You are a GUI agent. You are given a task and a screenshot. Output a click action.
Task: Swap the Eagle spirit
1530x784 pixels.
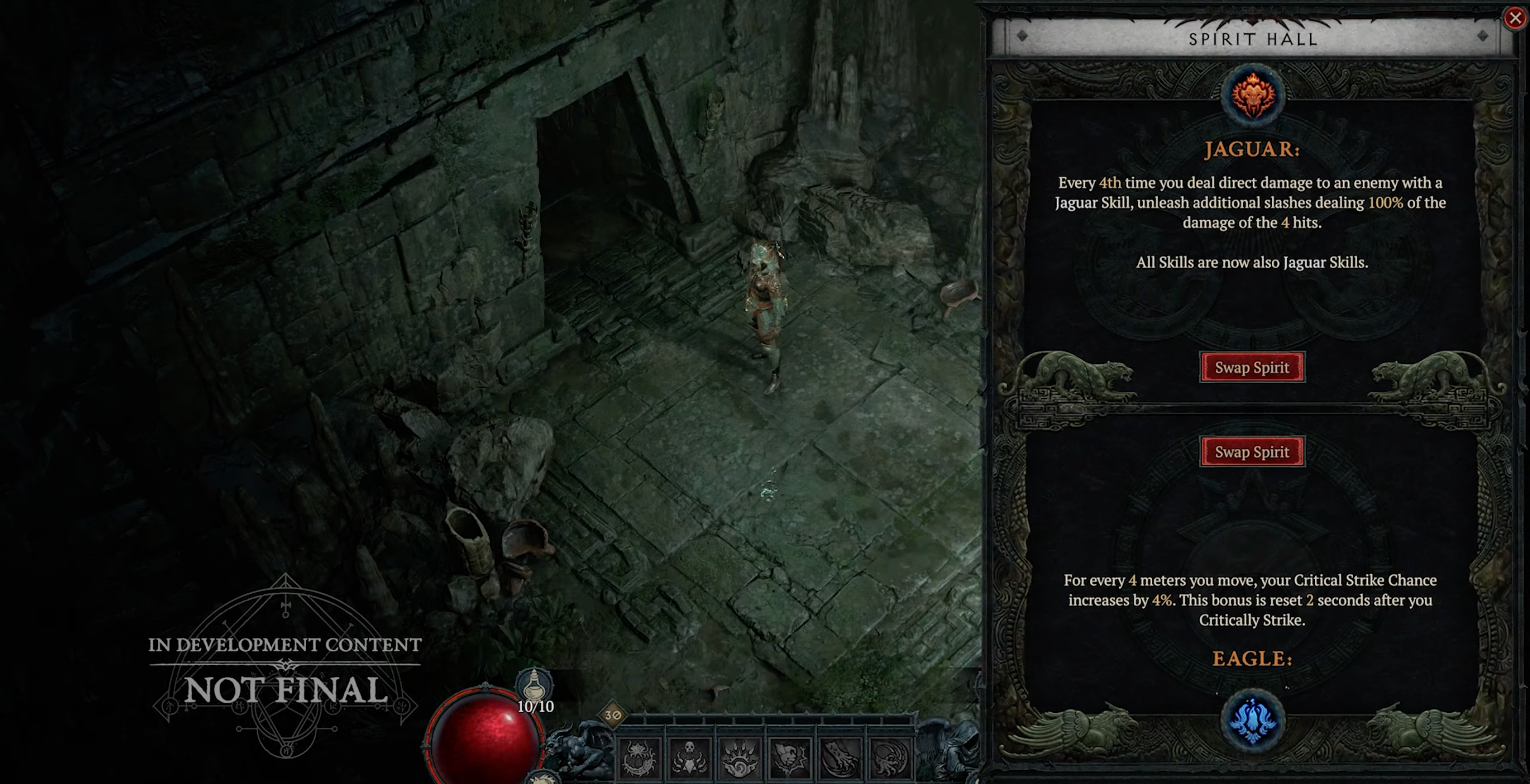point(1252,452)
